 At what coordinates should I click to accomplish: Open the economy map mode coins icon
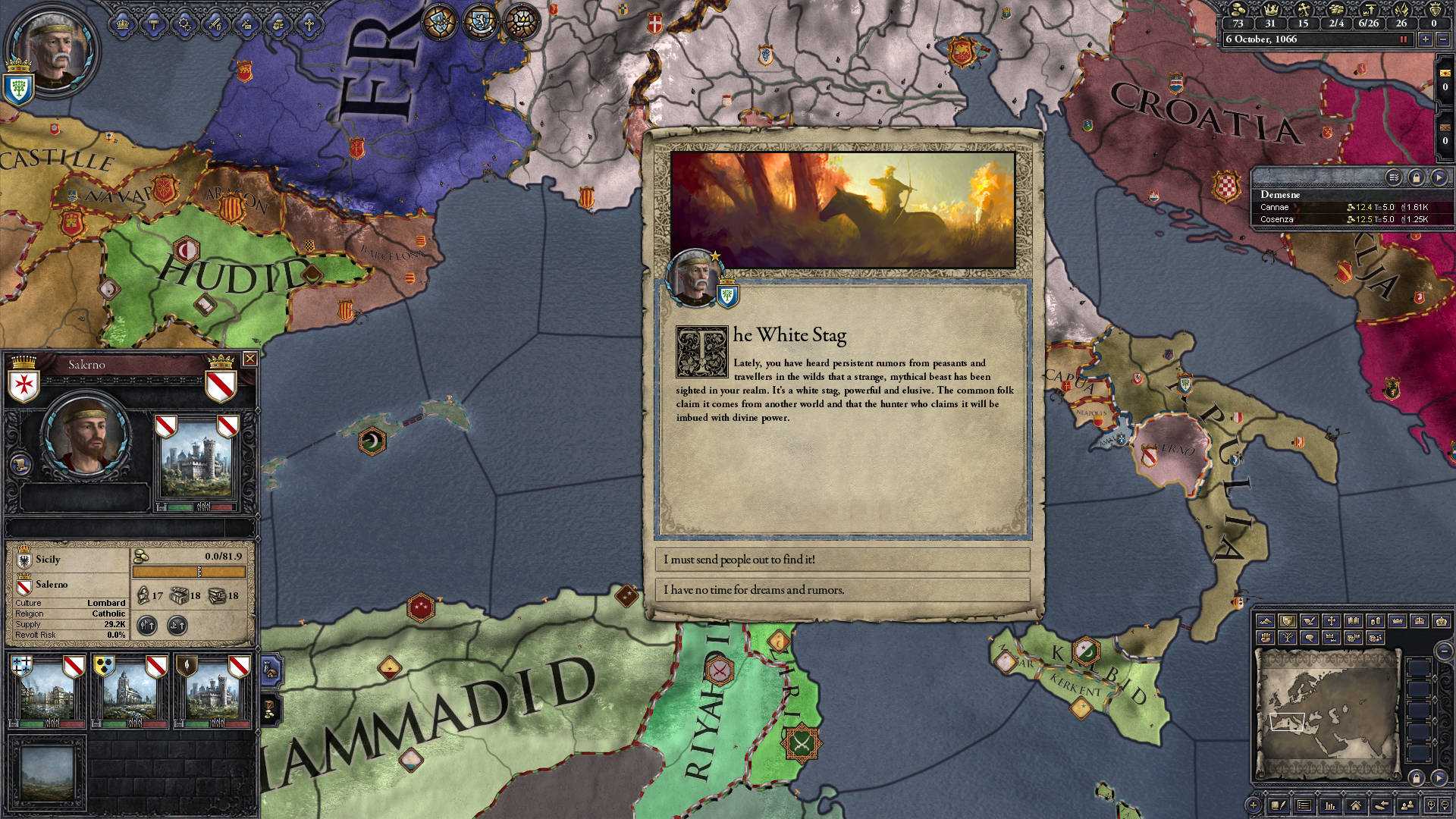pos(1377,621)
